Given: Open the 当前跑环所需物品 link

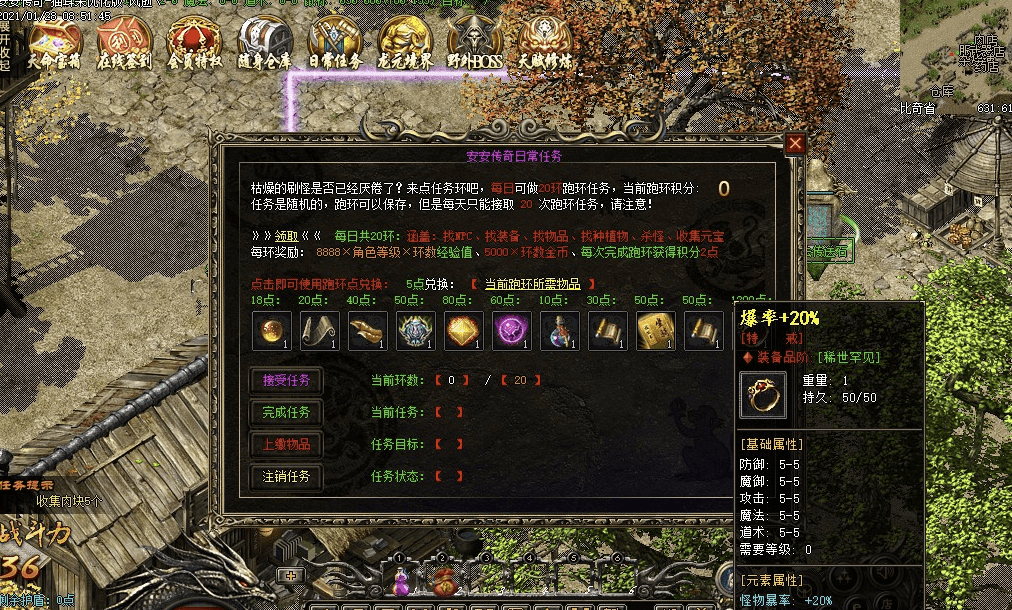Looking at the screenshot, I should (532, 284).
